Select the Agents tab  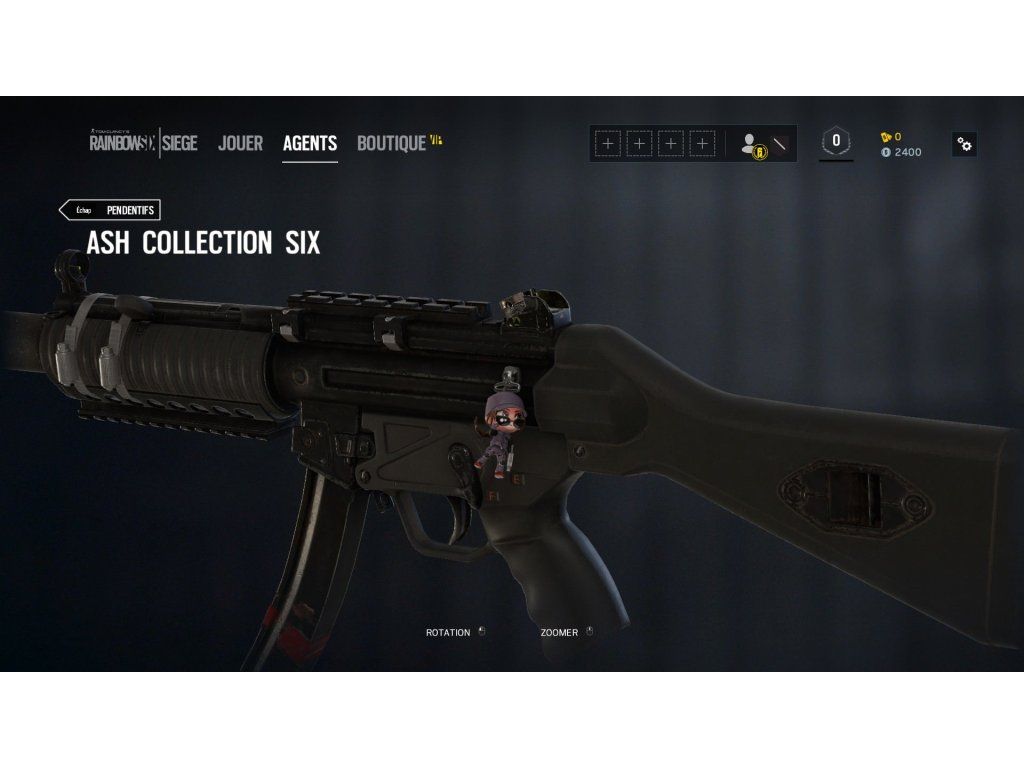coord(310,143)
